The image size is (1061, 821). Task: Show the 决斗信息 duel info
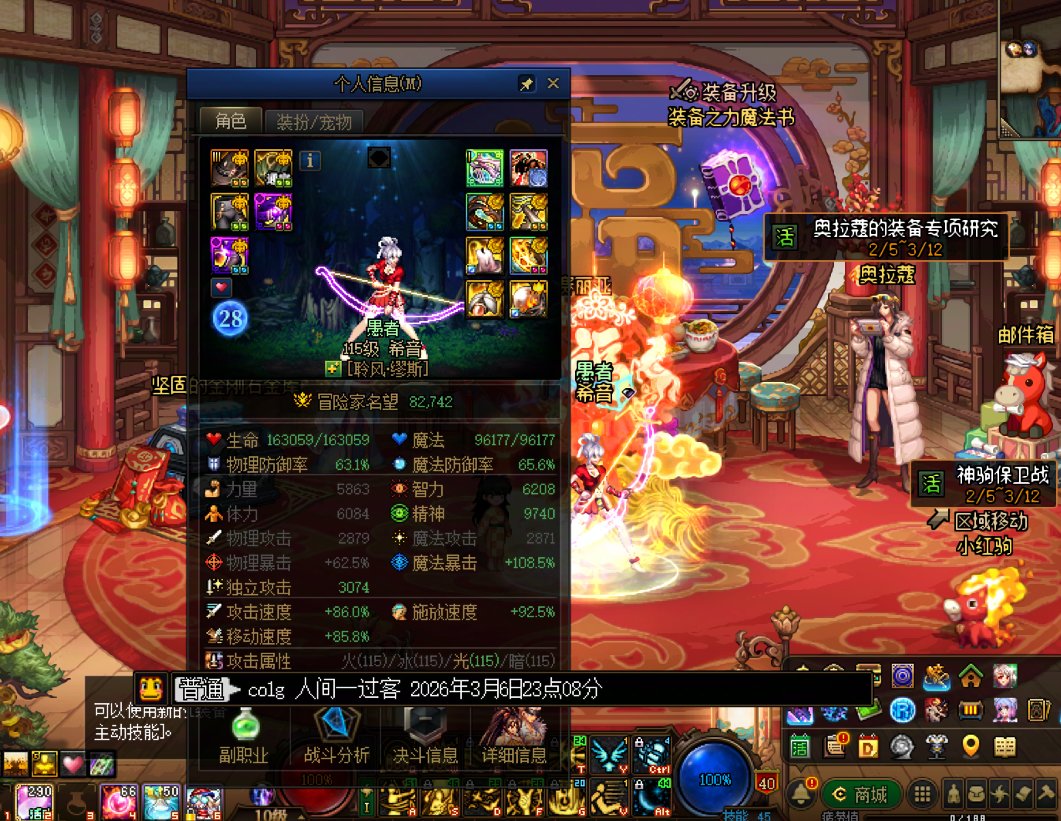tap(425, 738)
